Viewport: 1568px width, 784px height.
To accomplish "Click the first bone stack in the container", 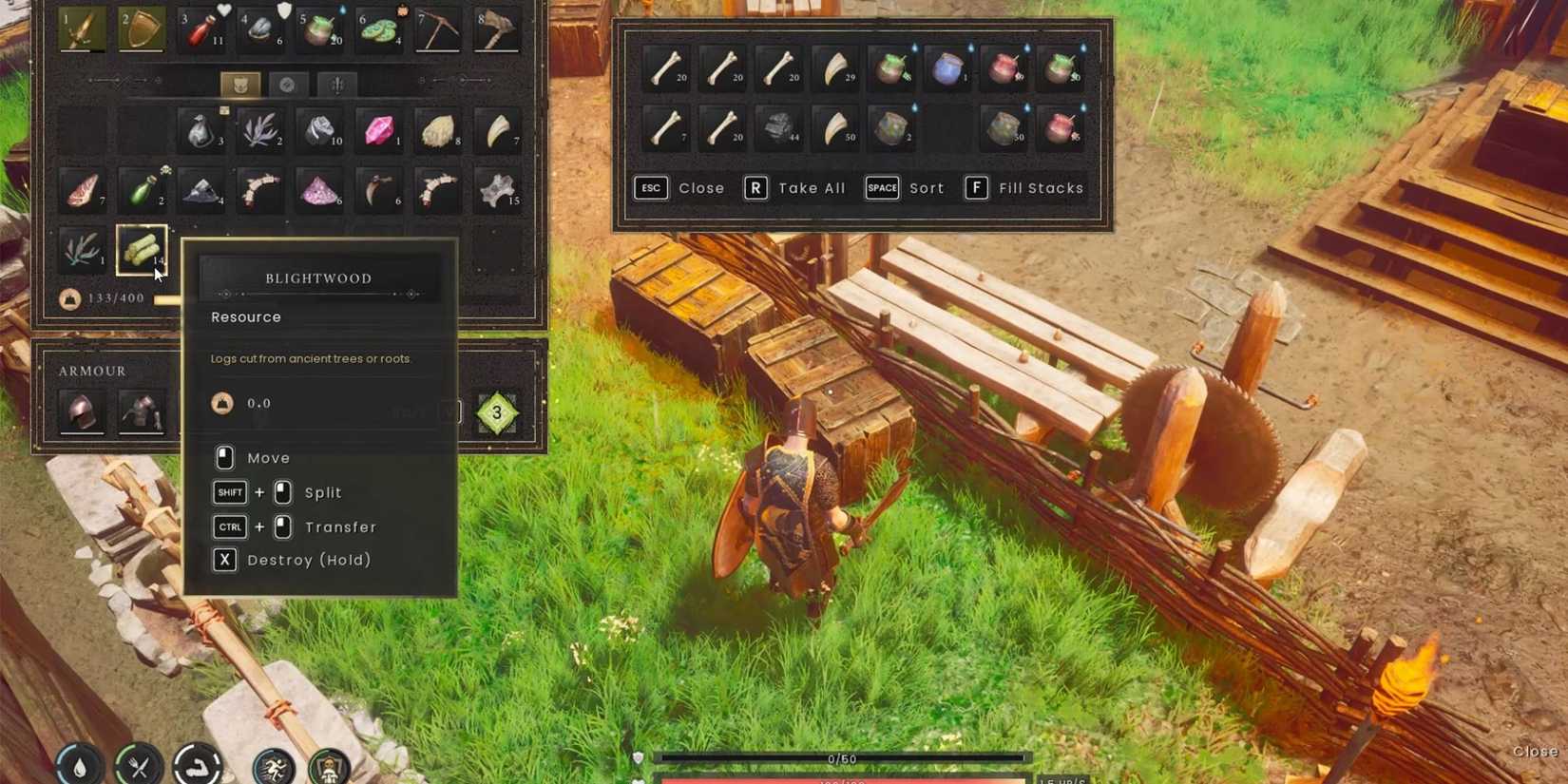I will click(664, 69).
